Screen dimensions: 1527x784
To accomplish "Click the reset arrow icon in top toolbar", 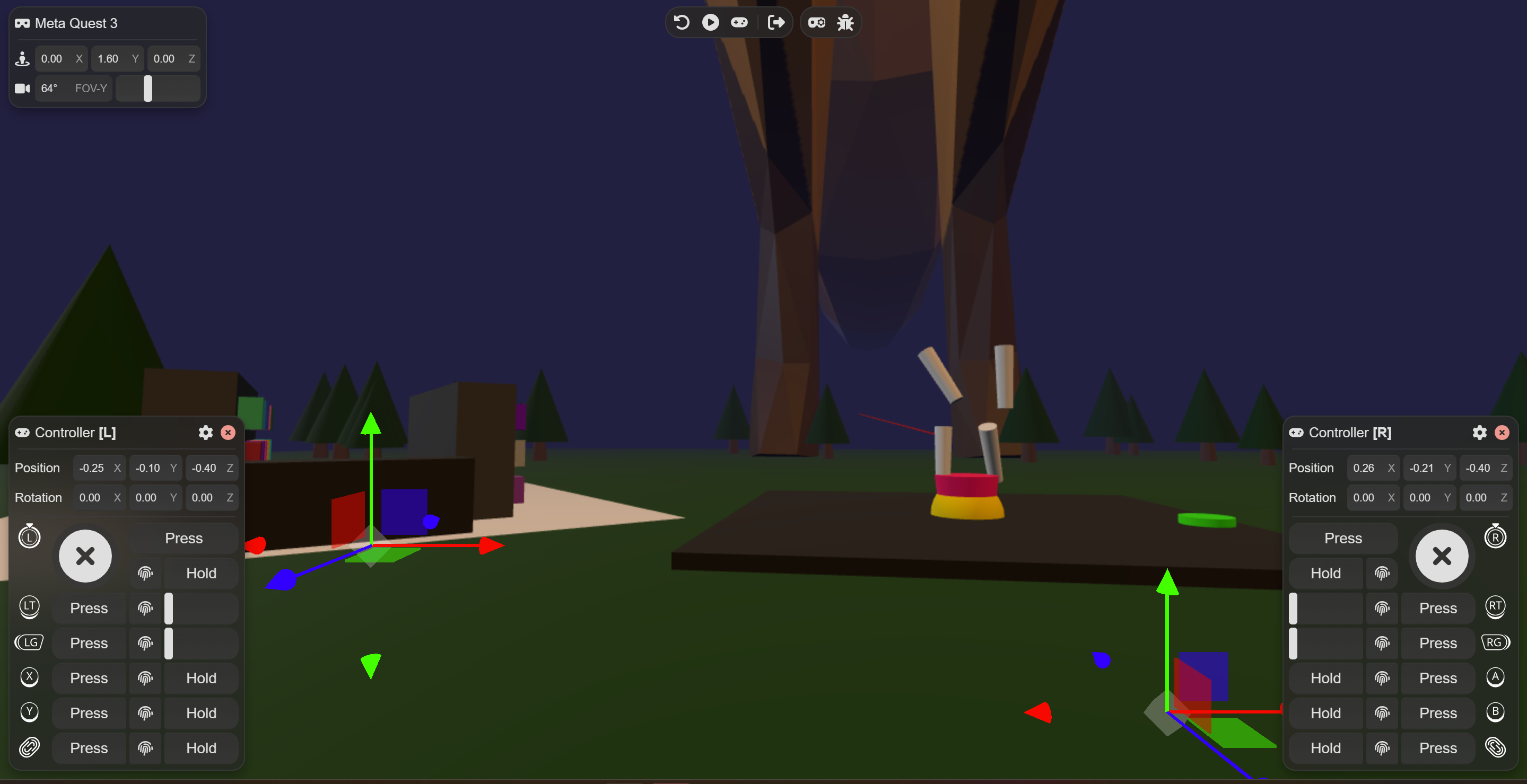I will 682,22.
